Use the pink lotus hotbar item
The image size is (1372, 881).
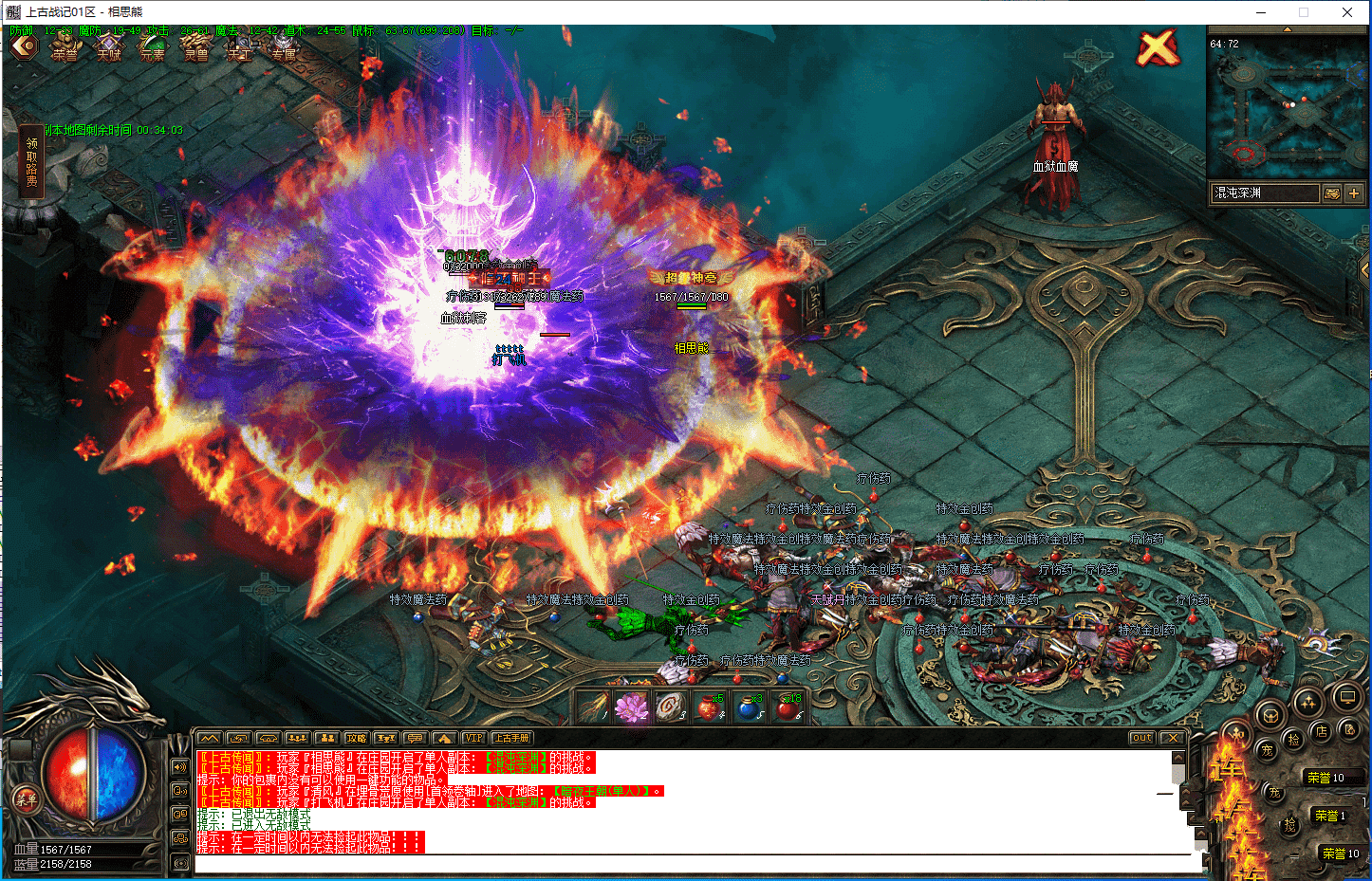click(x=630, y=707)
